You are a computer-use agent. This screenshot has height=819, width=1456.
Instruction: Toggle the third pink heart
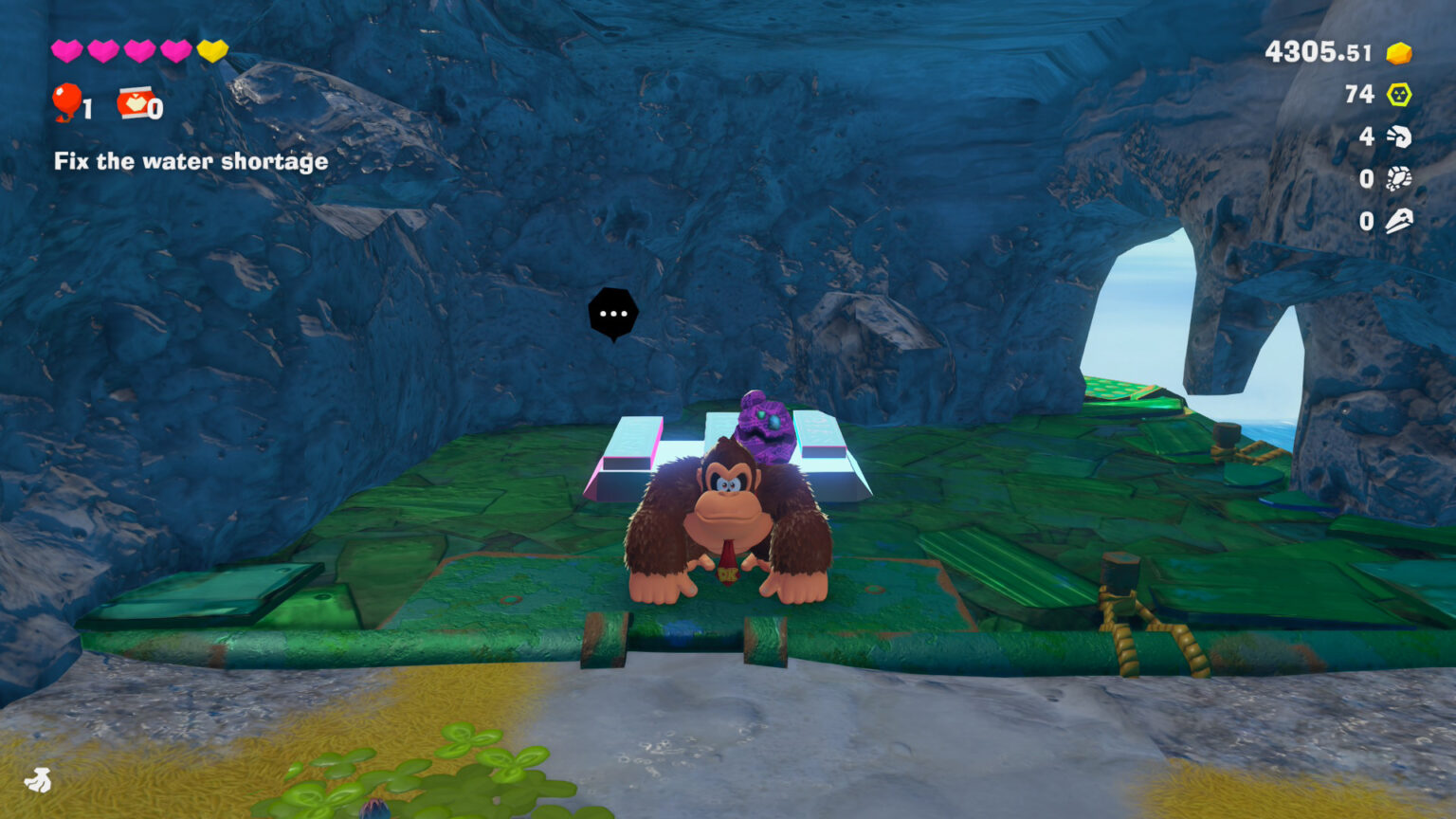click(138, 52)
